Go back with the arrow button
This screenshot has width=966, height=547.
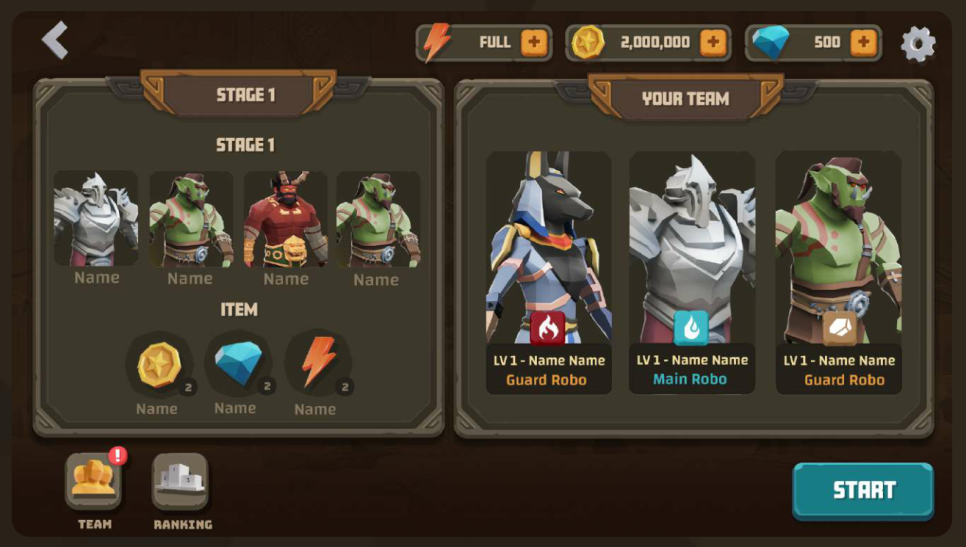coord(55,41)
